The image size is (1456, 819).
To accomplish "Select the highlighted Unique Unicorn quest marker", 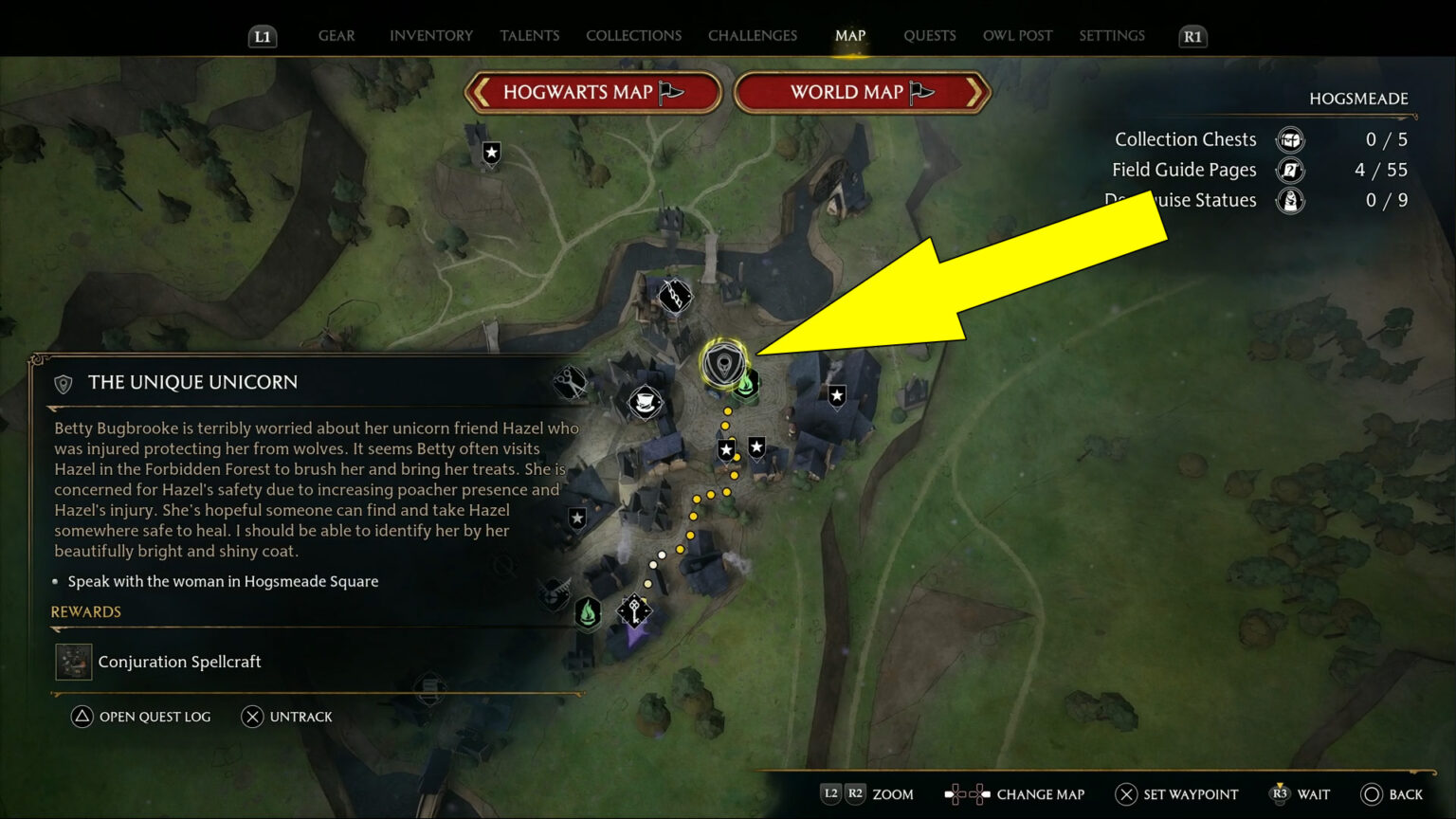I will 724,362.
